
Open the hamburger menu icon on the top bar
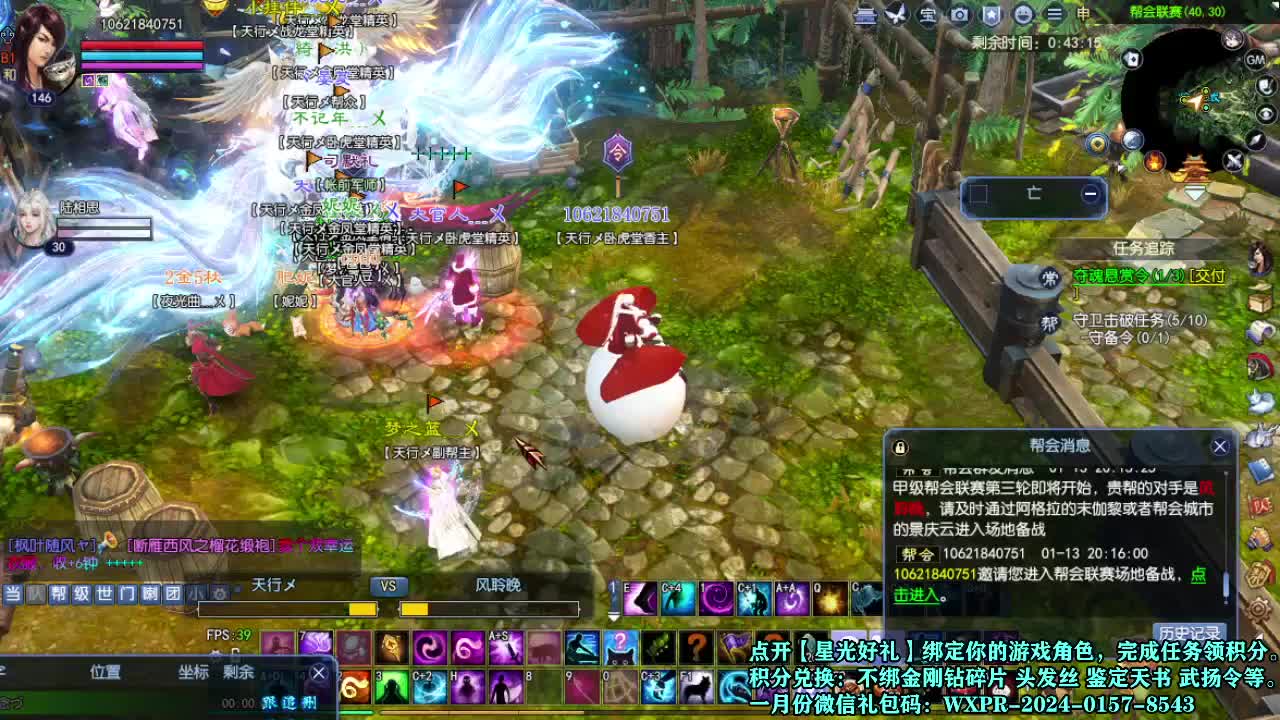1056,15
